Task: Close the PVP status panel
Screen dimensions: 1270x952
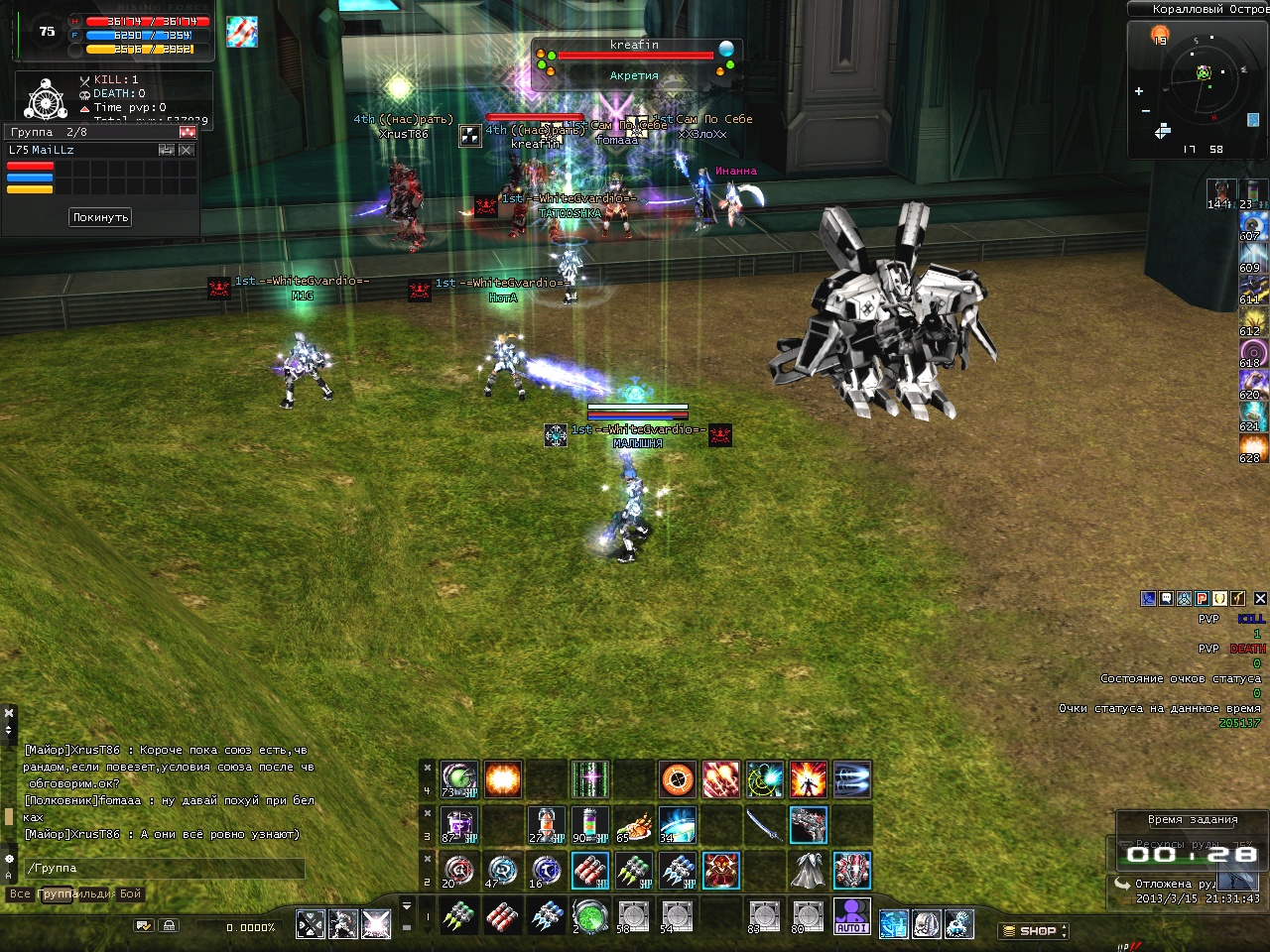Action: (x=1260, y=598)
